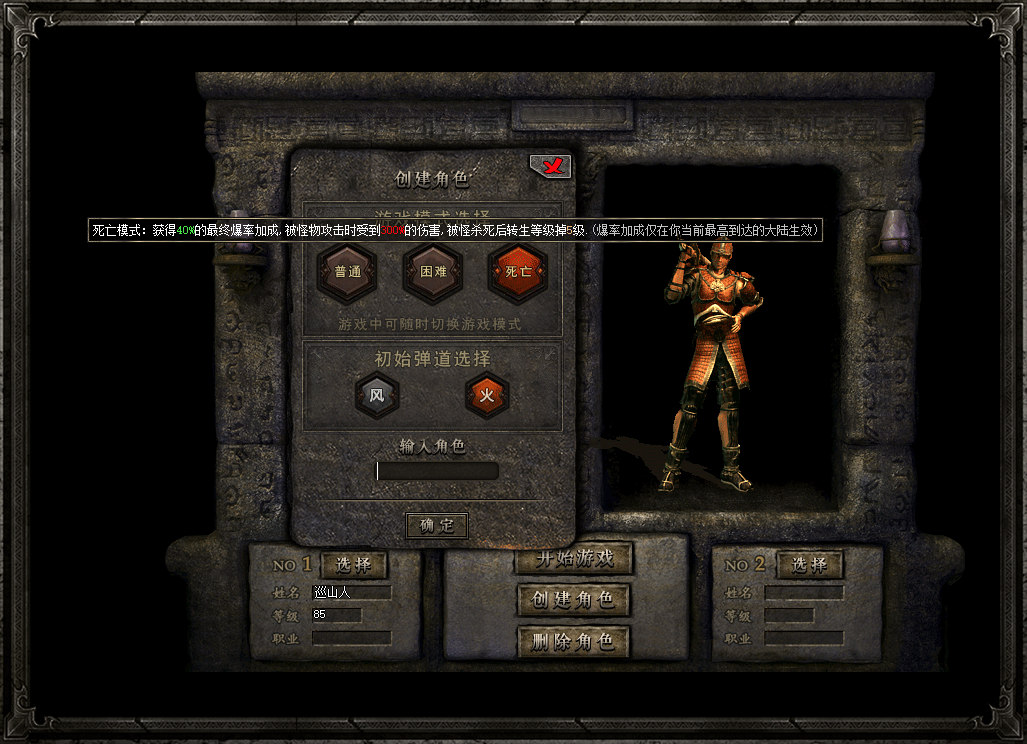Select the 普通 (Normal) game mode
This screenshot has width=1027, height=744.
click(347, 272)
